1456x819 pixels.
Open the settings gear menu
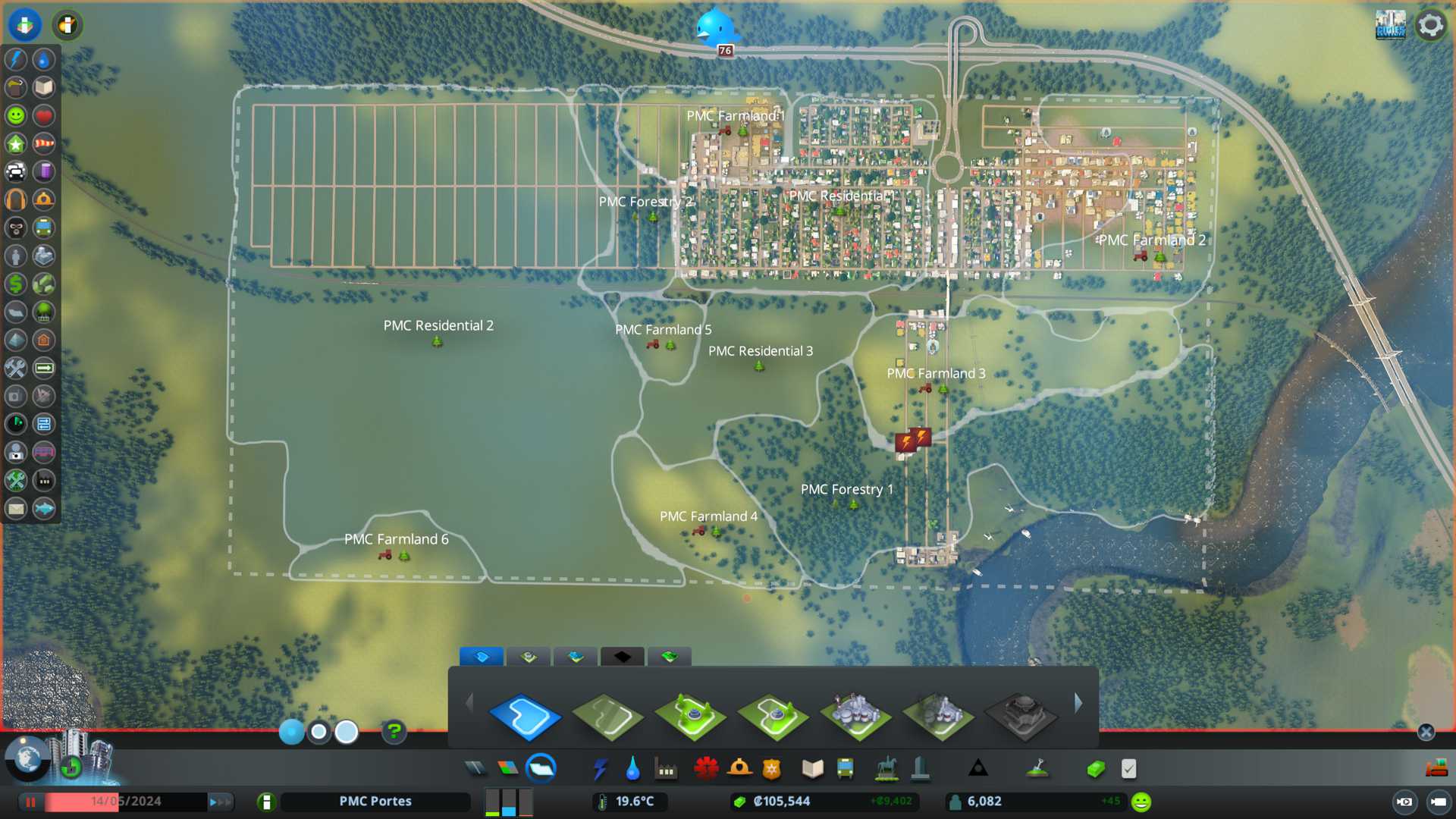tap(1430, 25)
